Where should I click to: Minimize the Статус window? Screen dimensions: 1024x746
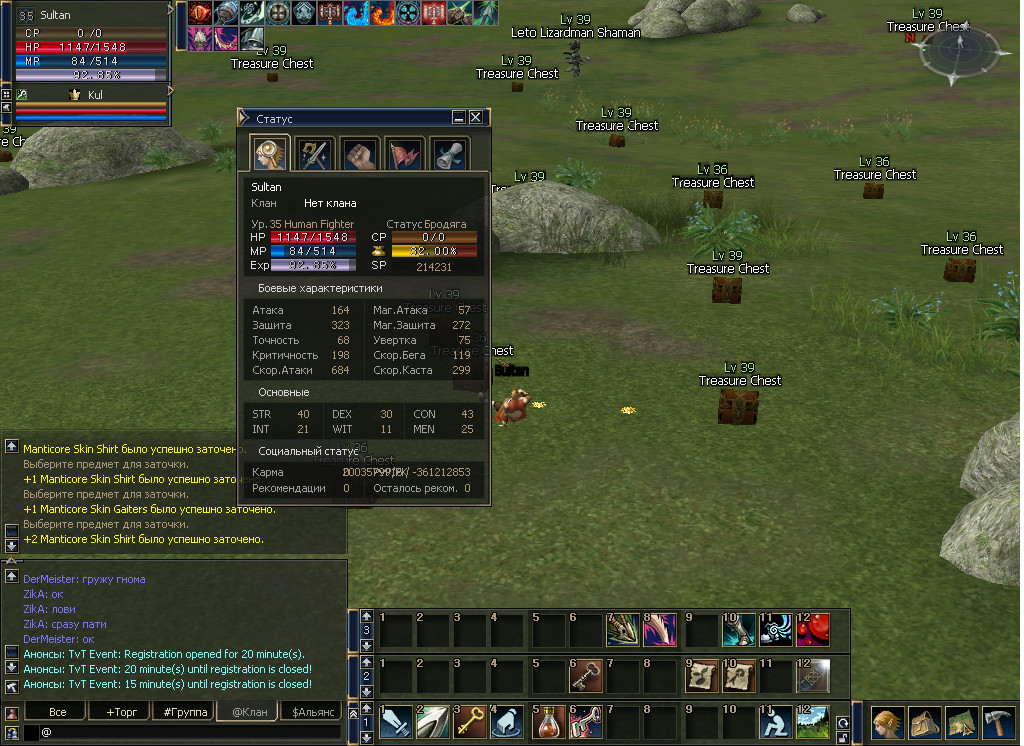click(x=459, y=117)
